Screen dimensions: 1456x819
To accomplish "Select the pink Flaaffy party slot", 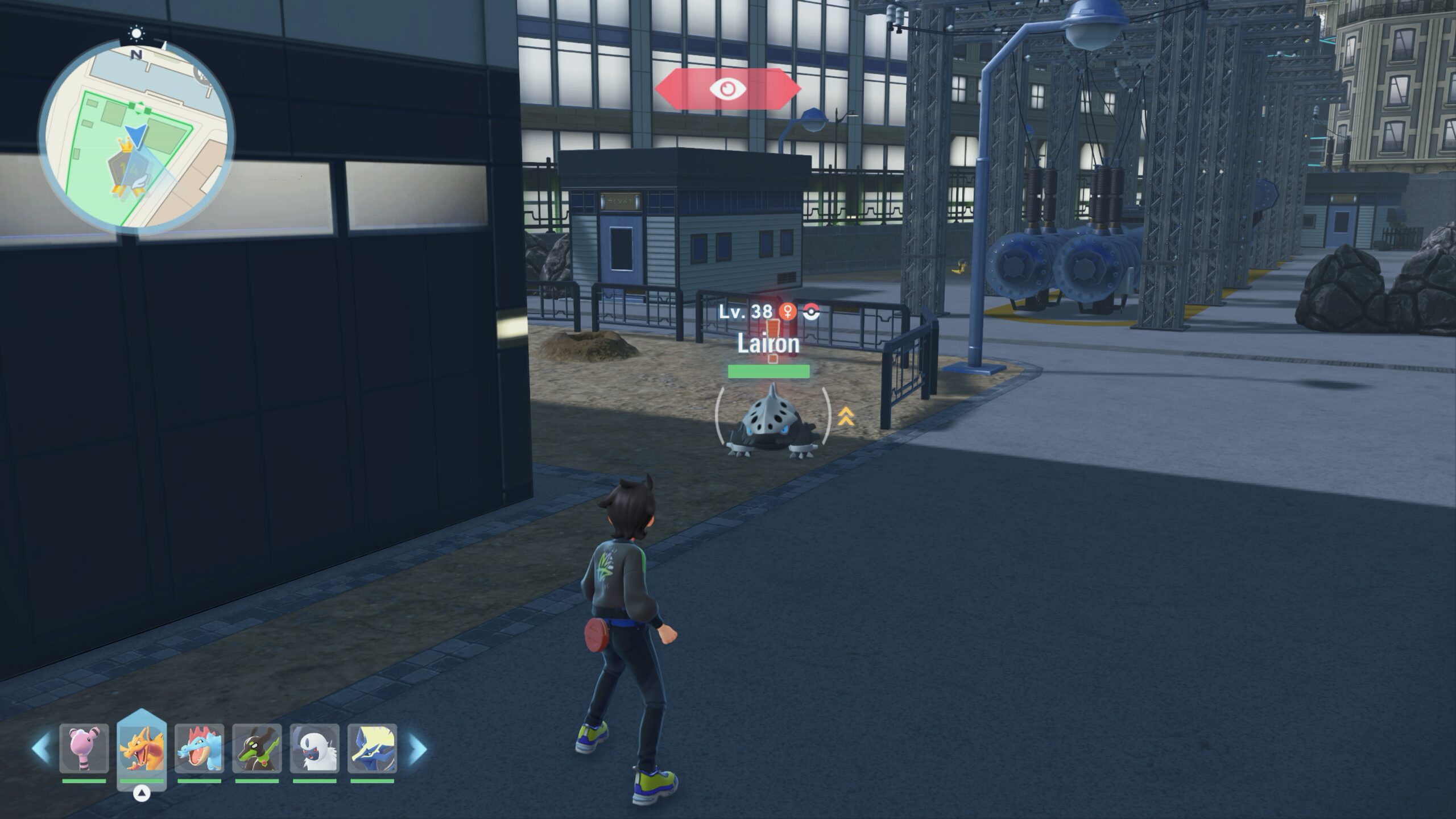I will click(x=84, y=748).
